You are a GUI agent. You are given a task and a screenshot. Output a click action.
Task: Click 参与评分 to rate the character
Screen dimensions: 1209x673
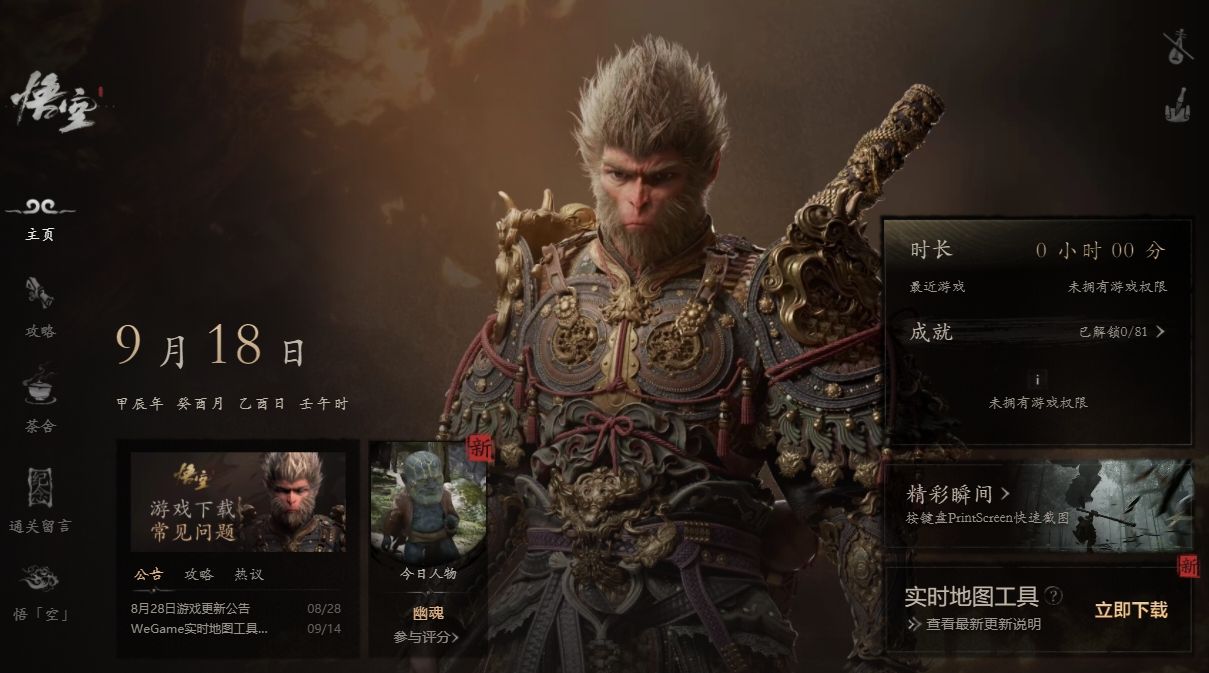tap(426, 637)
